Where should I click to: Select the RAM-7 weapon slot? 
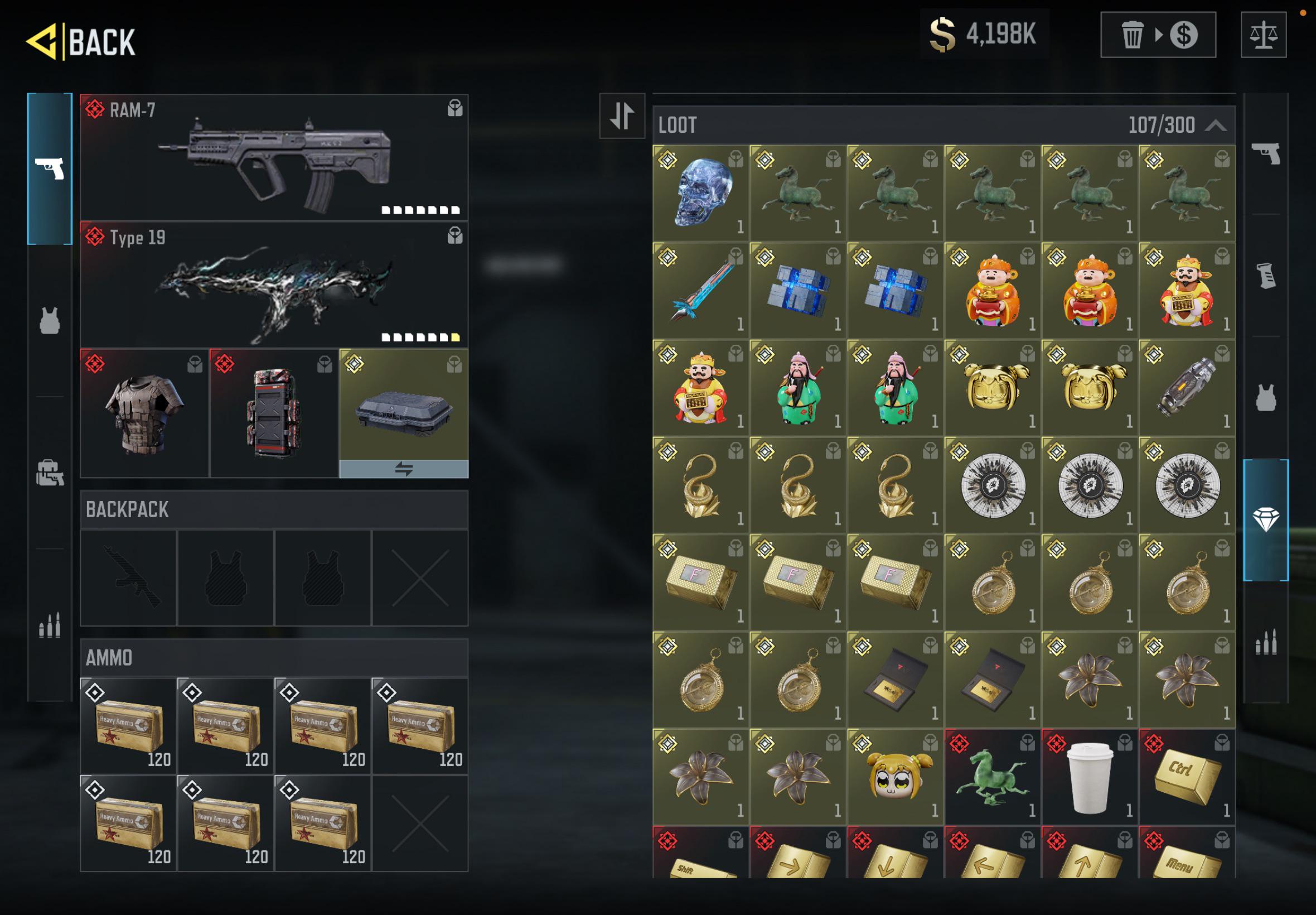click(274, 158)
